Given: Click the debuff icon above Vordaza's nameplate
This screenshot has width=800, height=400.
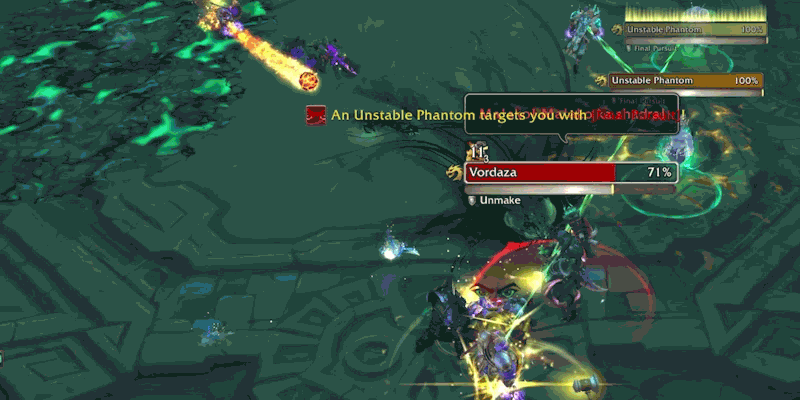Looking at the screenshot, I should click(477, 152).
